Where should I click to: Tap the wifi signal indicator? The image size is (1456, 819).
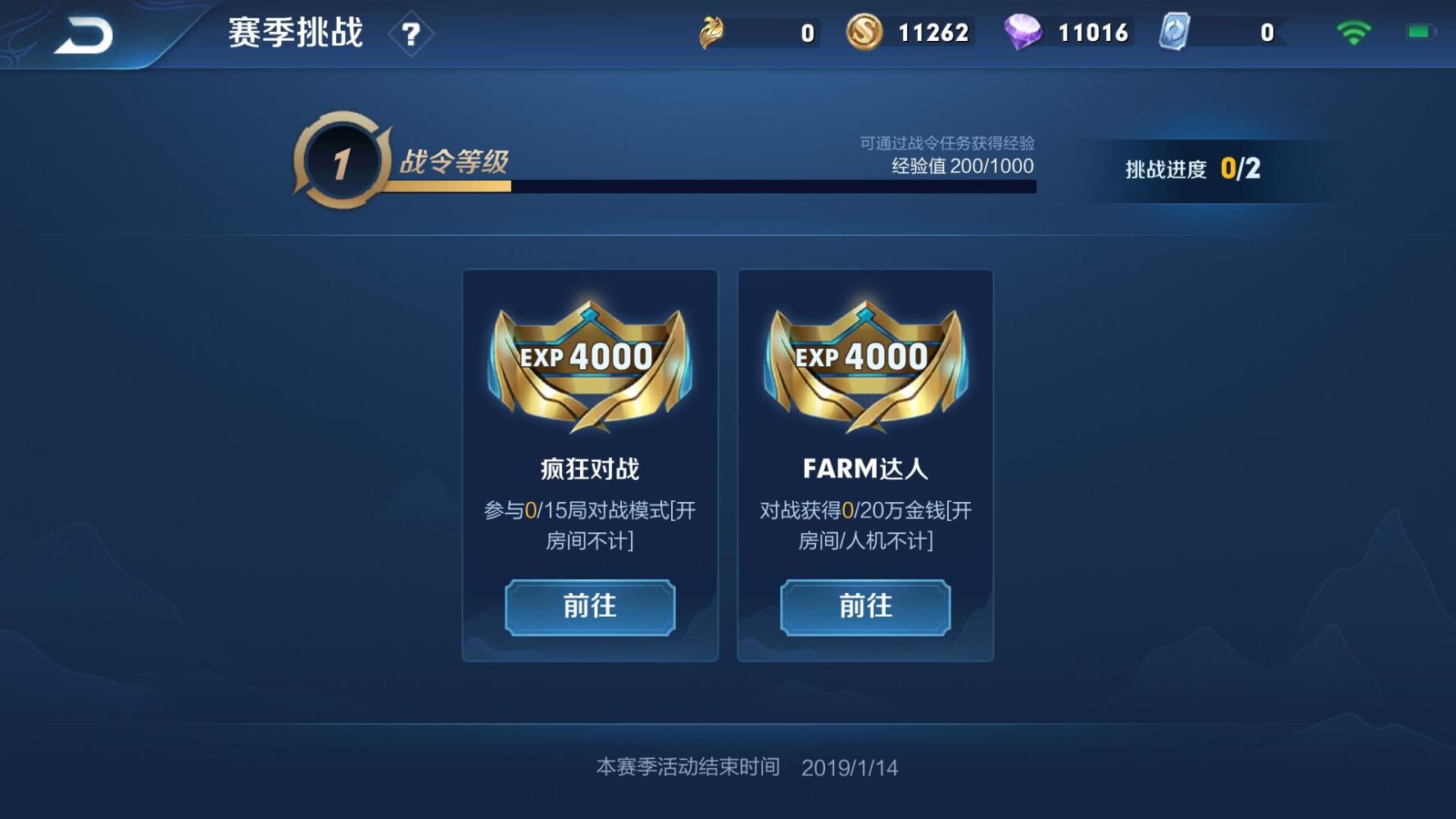(x=1353, y=31)
